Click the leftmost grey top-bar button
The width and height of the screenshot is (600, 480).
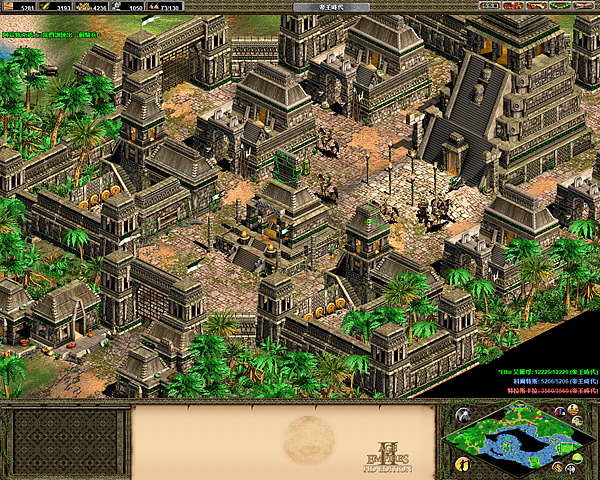pyautogui.click(x=489, y=6)
